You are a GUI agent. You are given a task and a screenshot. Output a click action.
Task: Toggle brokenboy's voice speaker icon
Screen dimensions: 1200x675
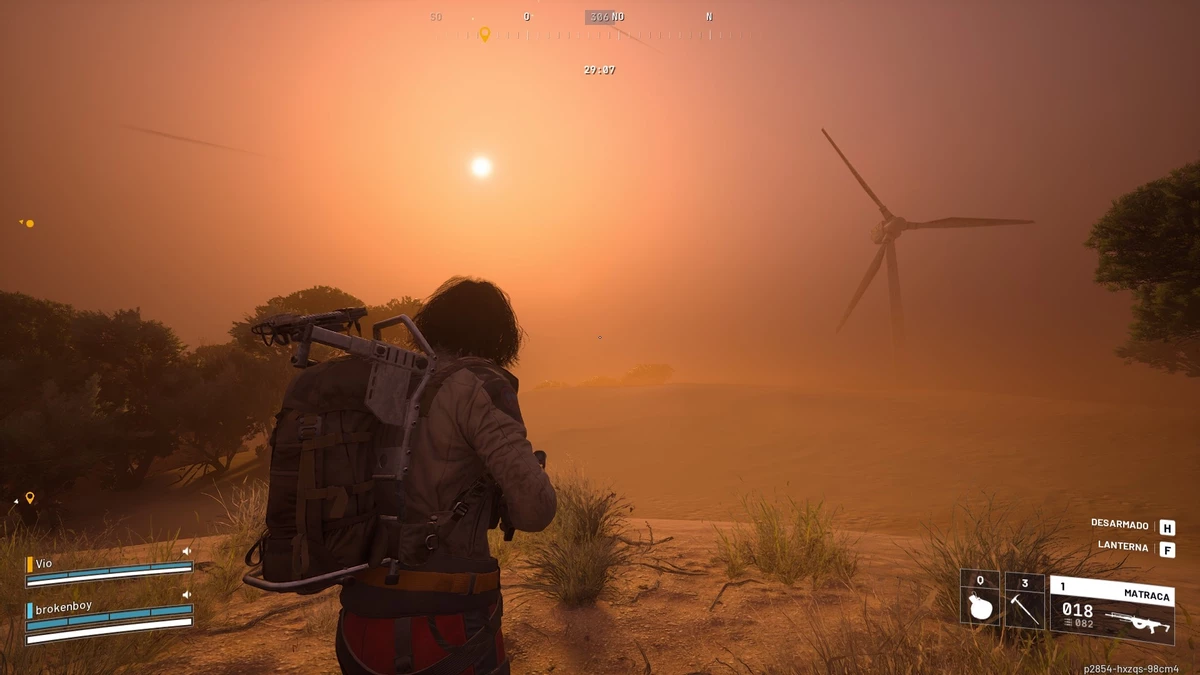pyautogui.click(x=186, y=594)
